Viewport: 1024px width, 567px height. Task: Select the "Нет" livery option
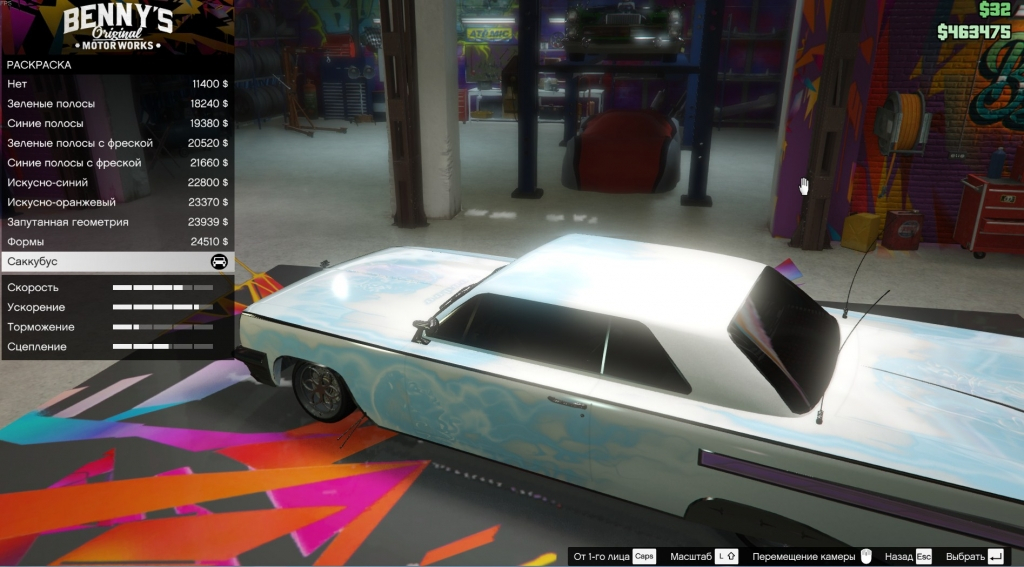(117, 84)
